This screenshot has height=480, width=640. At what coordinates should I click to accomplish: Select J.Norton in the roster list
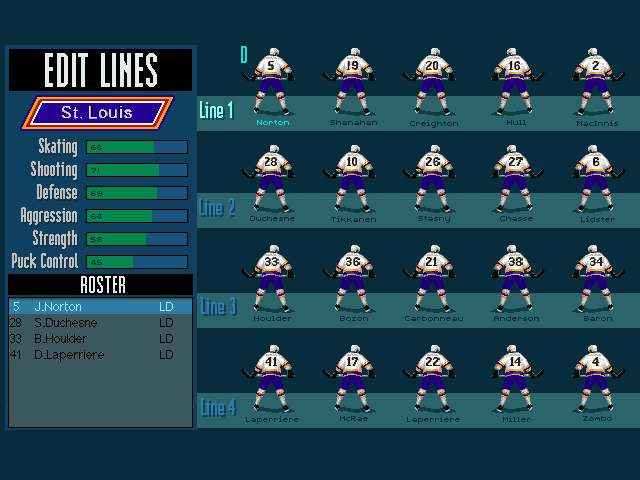coord(100,307)
